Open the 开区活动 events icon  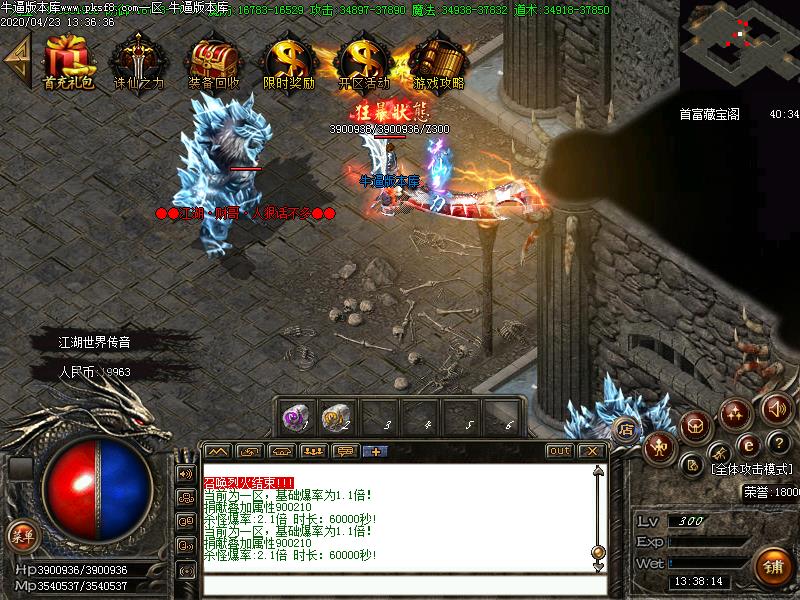click(363, 58)
